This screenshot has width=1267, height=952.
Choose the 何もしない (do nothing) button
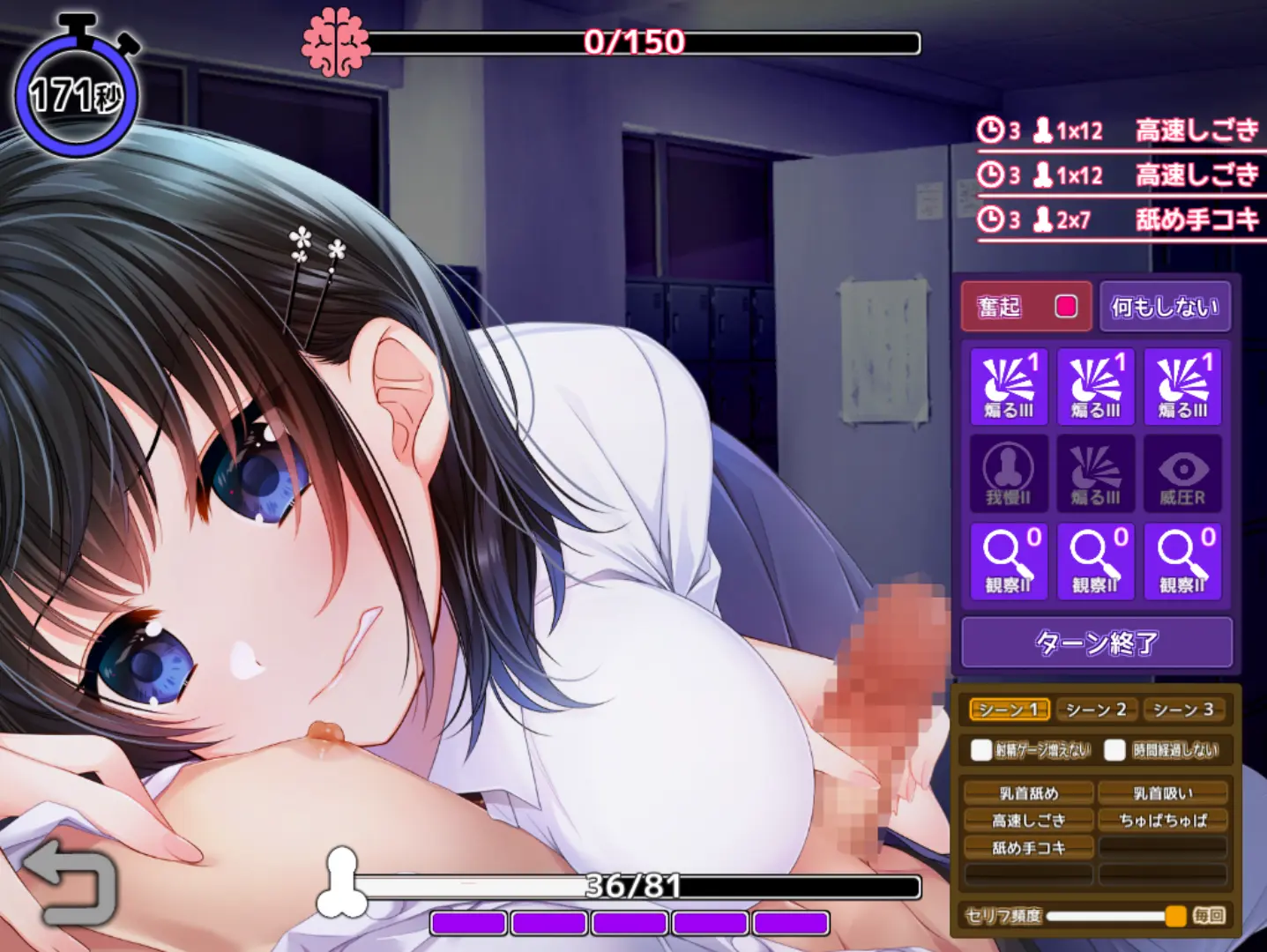1165,307
